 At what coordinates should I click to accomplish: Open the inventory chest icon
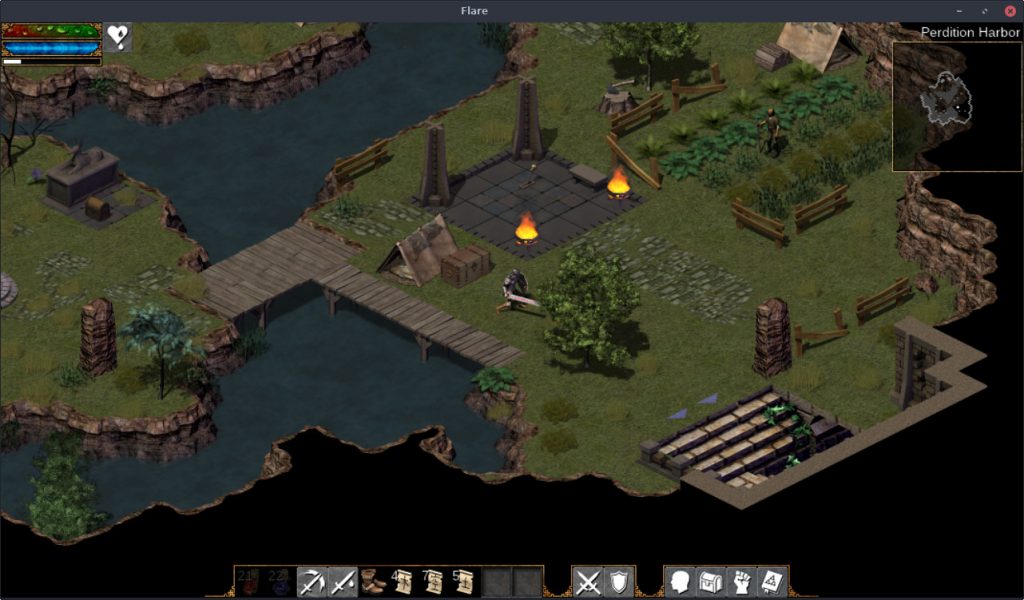point(711,581)
